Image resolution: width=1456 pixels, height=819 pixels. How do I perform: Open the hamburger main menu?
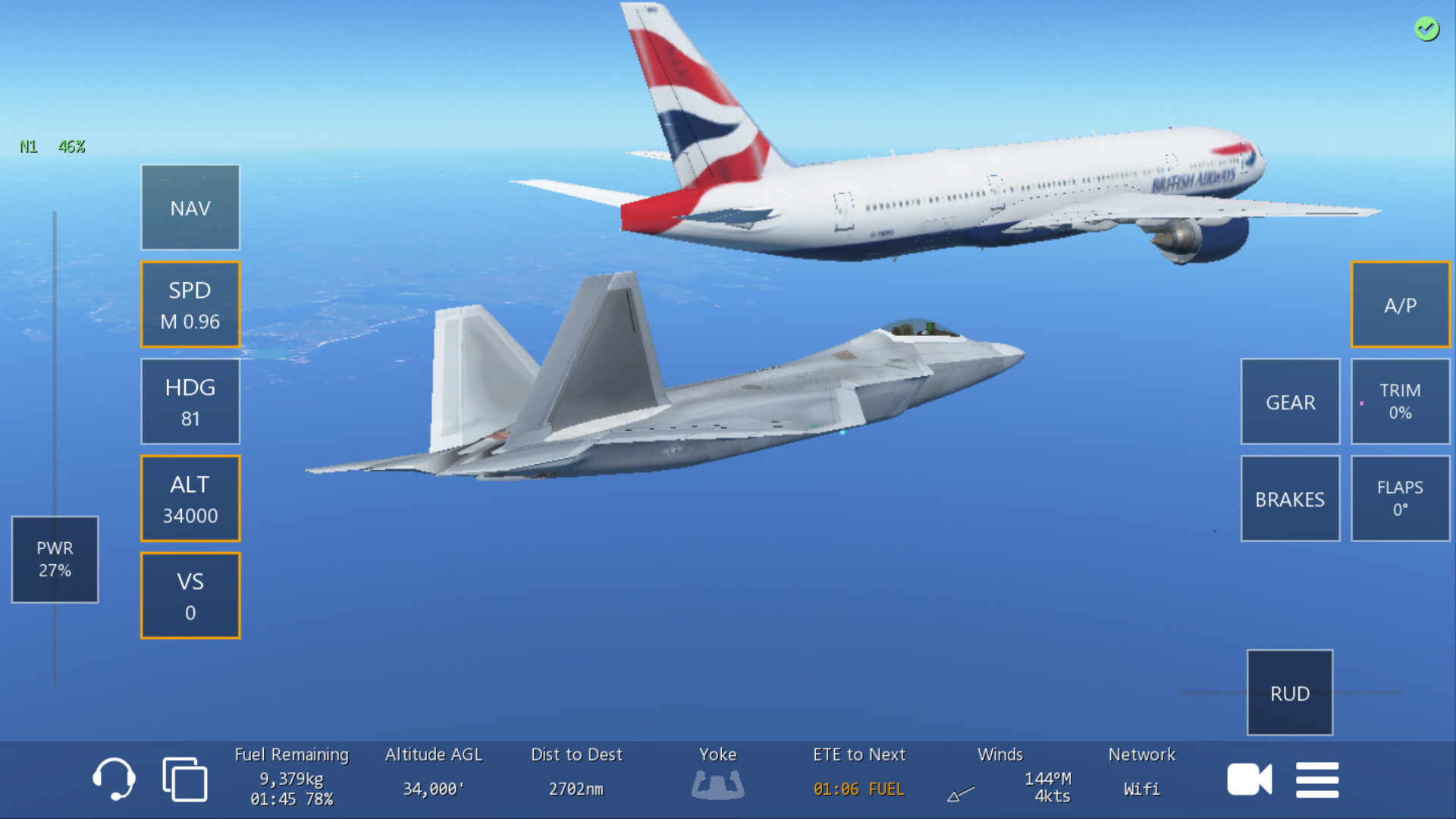point(1317,779)
